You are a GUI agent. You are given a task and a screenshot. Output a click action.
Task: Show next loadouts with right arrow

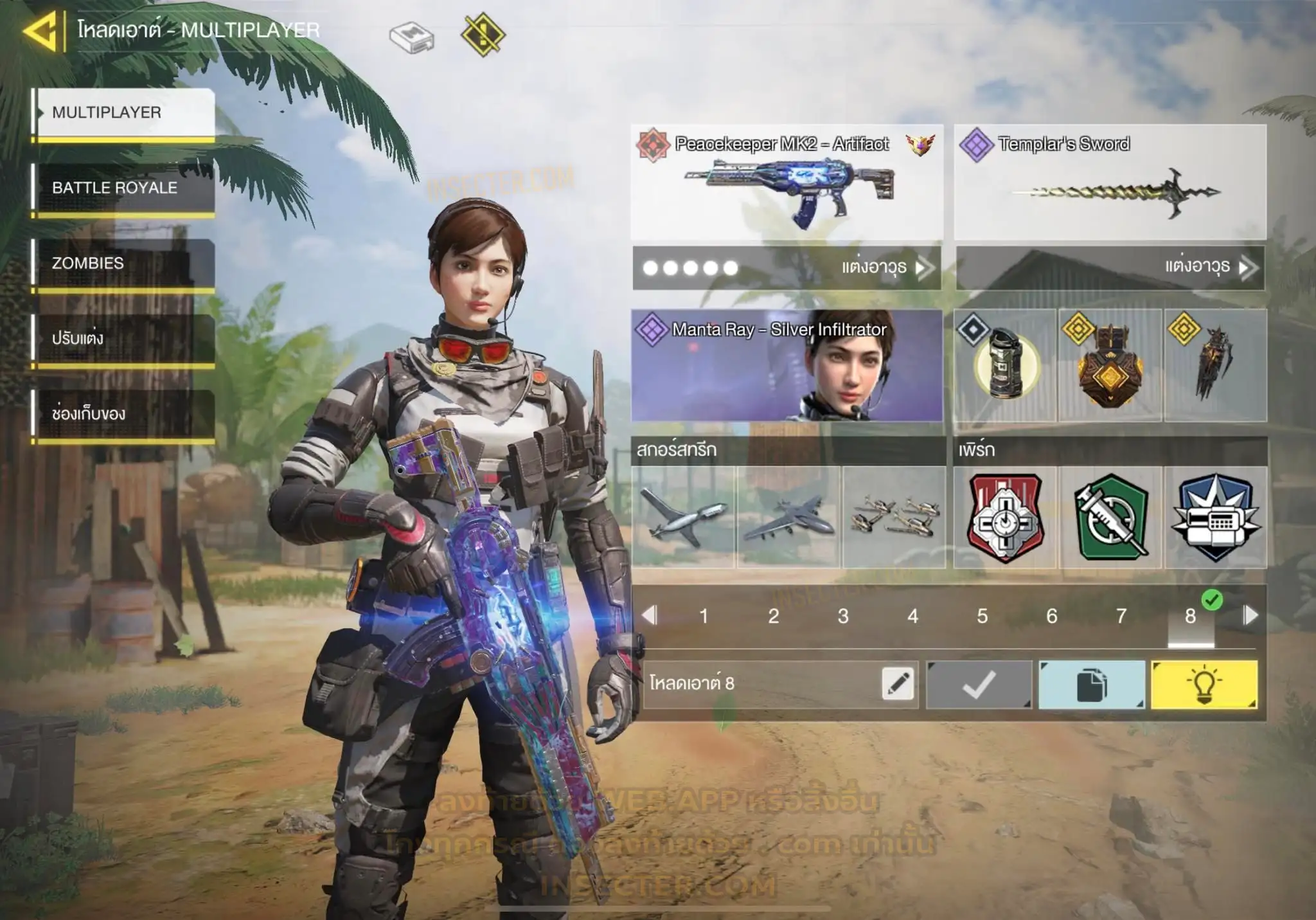tap(1250, 616)
